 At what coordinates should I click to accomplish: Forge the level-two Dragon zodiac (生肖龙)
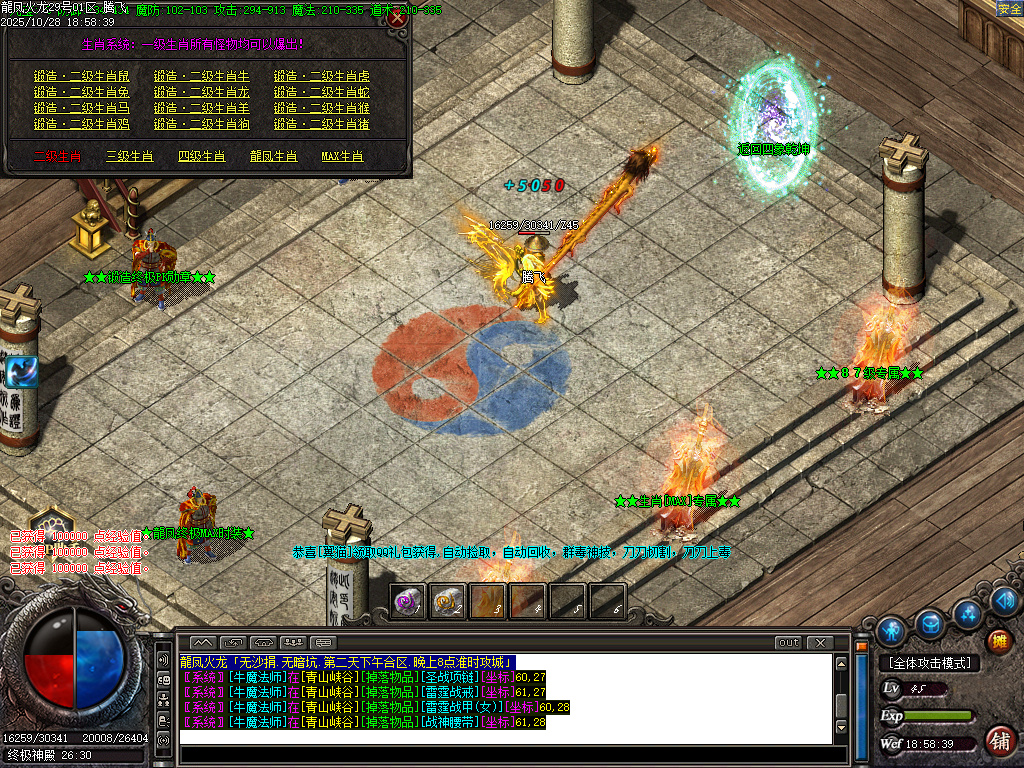202,92
